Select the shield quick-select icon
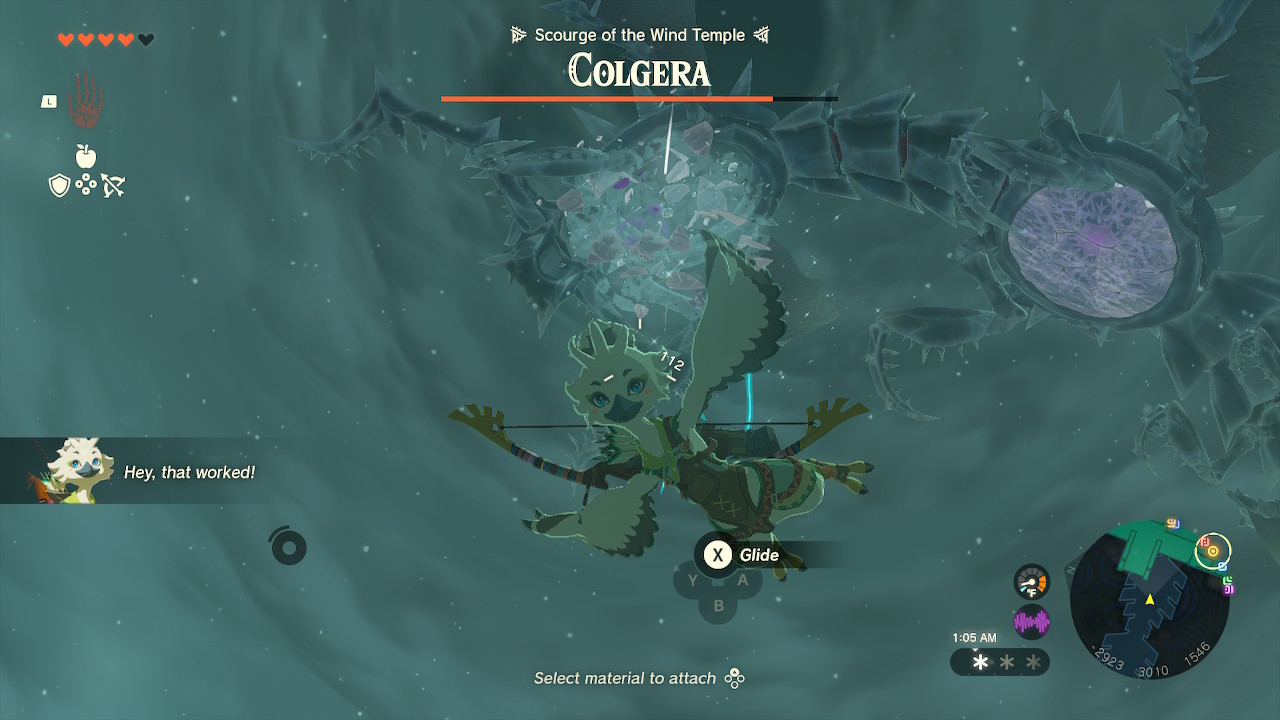 click(x=59, y=185)
